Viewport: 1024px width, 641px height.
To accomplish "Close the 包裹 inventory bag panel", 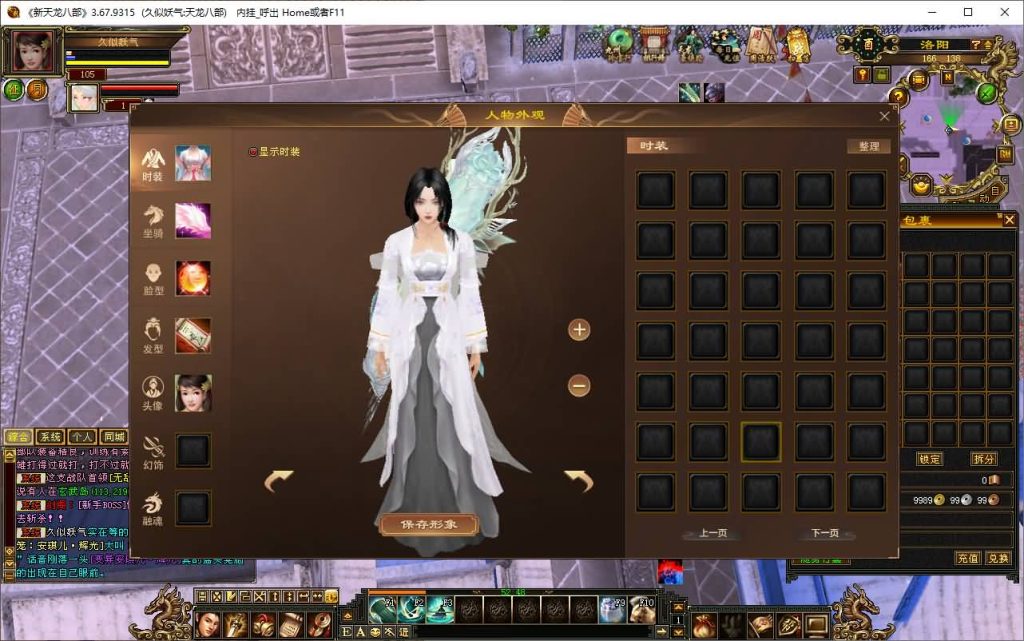I will (1009, 220).
